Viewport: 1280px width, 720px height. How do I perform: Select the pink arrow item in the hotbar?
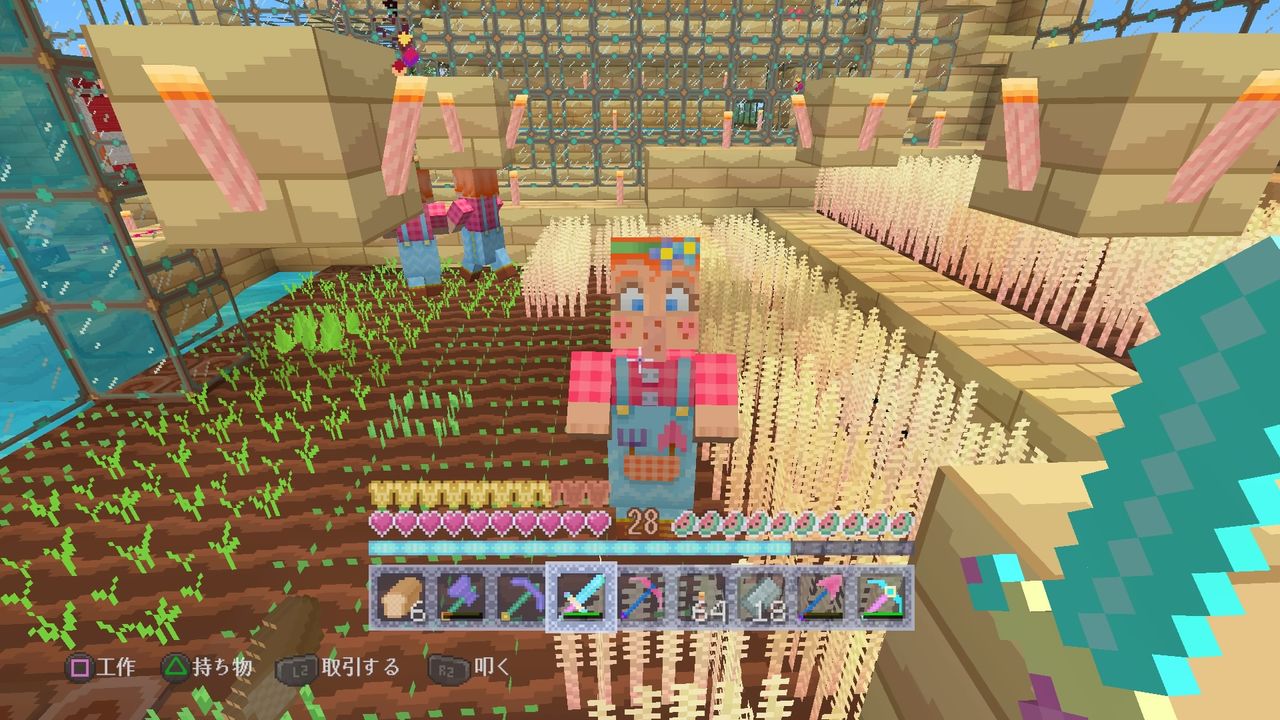[822, 597]
